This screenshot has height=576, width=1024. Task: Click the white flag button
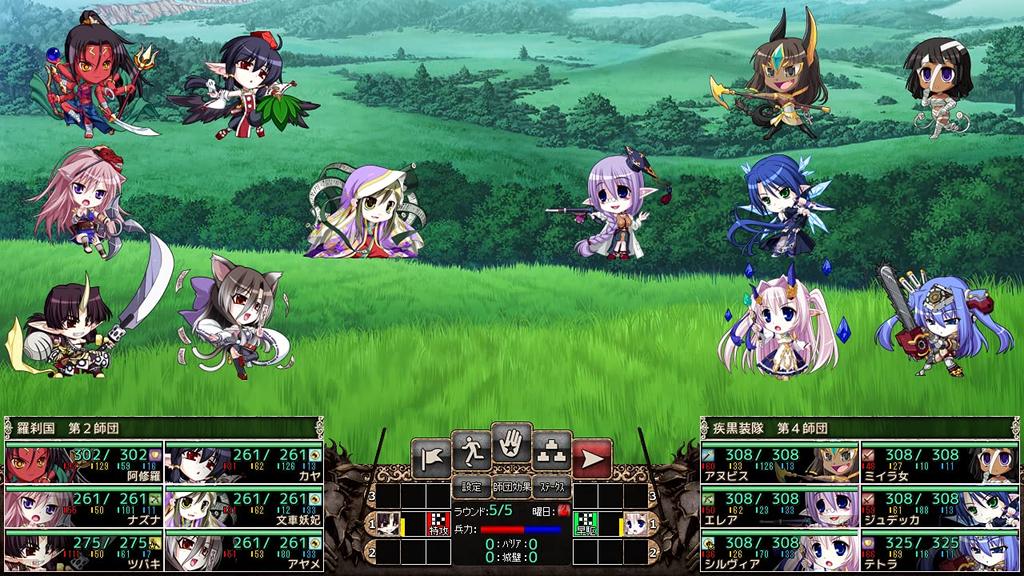click(430, 458)
